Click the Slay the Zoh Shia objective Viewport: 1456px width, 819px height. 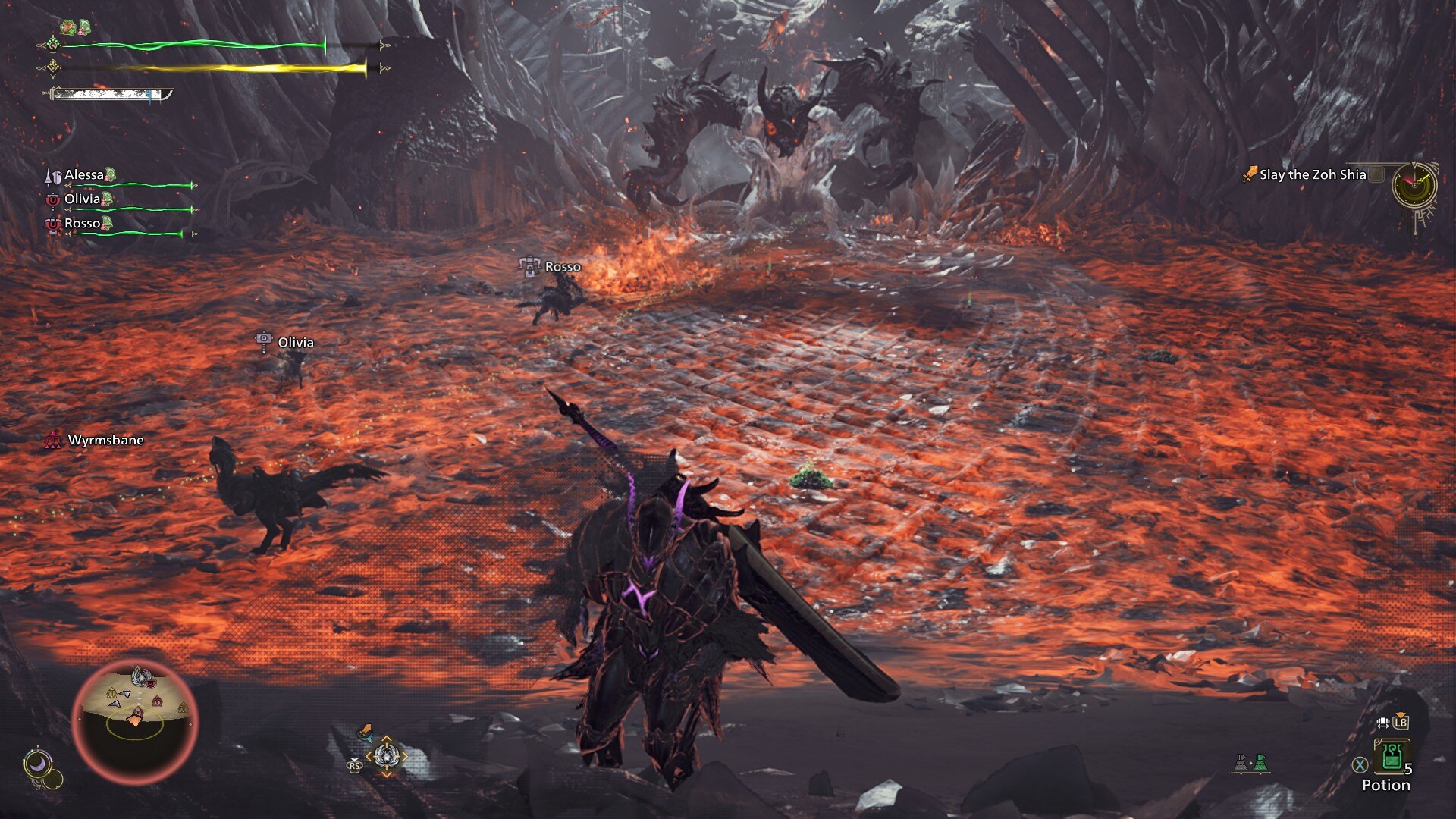tap(1312, 175)
